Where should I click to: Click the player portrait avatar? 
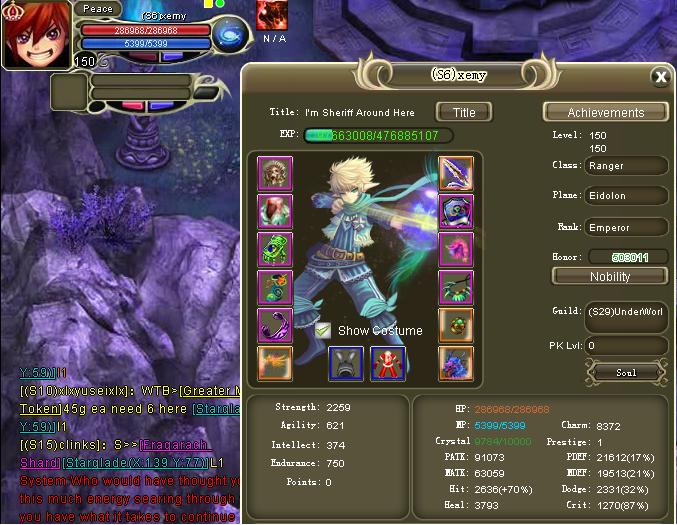tap(36, 37)
